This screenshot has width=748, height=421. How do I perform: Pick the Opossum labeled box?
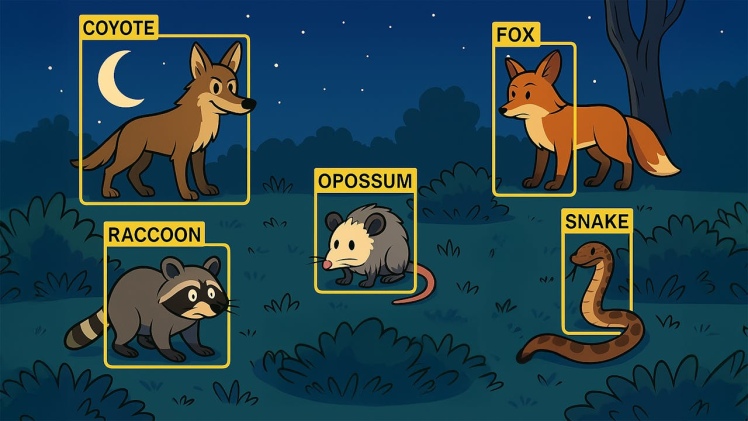point(365,242)
